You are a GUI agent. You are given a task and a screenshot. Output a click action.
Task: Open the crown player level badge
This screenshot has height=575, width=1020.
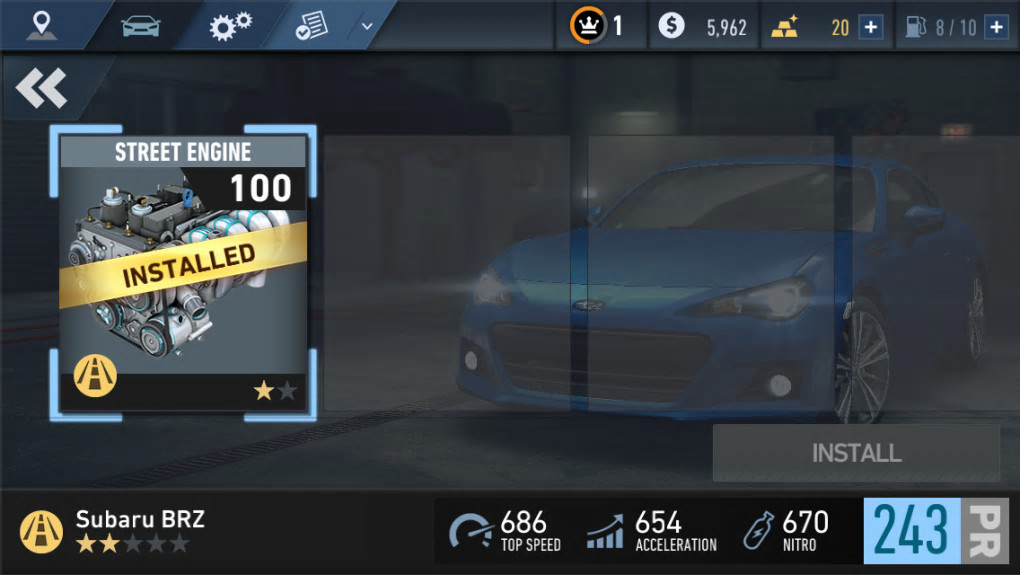[x=588, y=26]
